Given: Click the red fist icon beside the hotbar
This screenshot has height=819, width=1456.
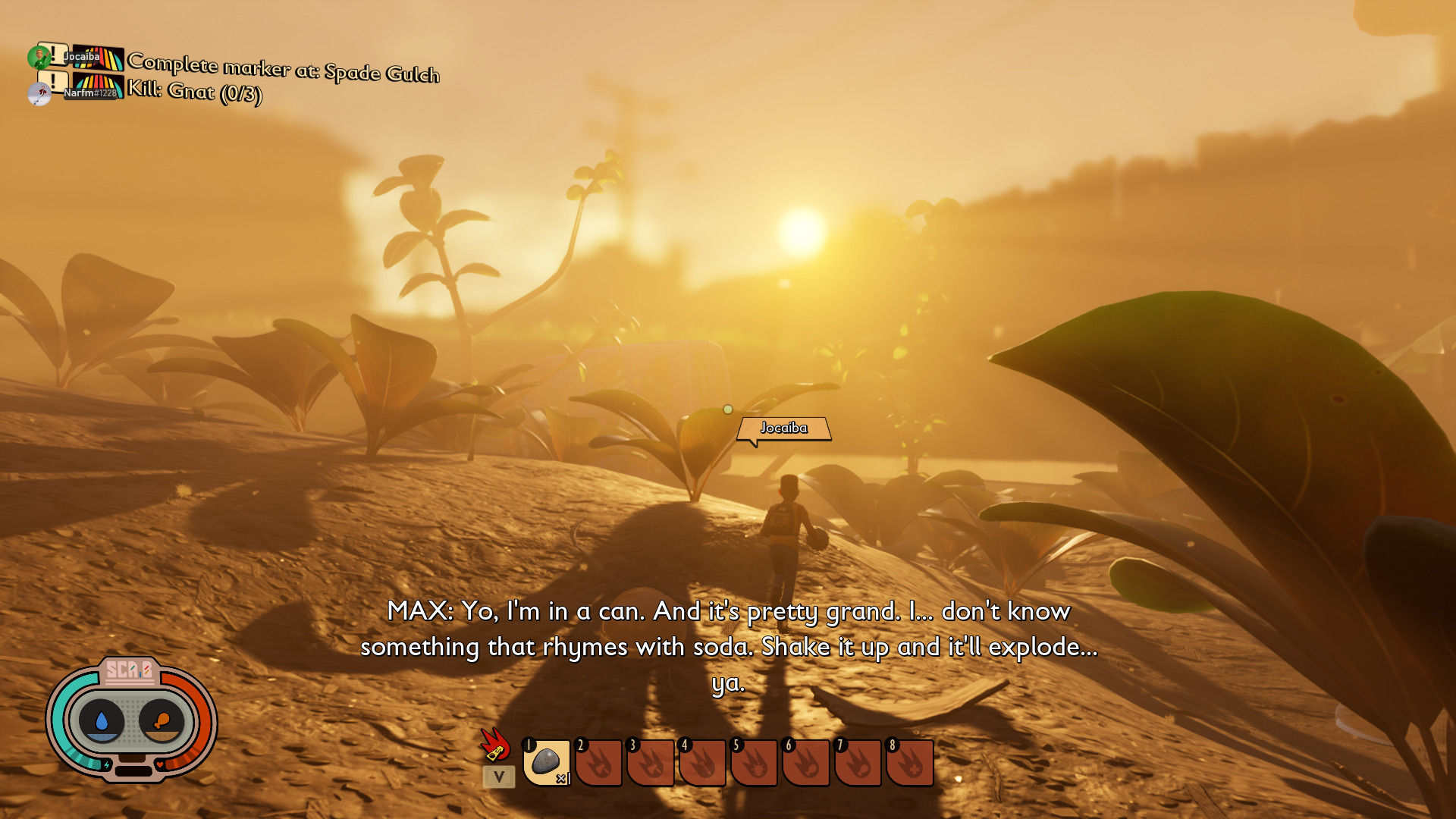Looking at the screenshot, I should click(495, 744).
